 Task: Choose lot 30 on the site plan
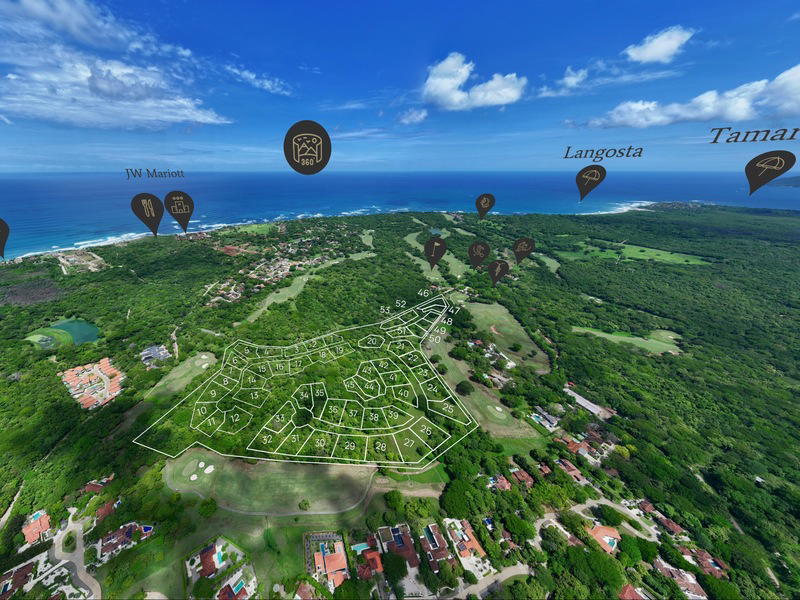point(319,441)
